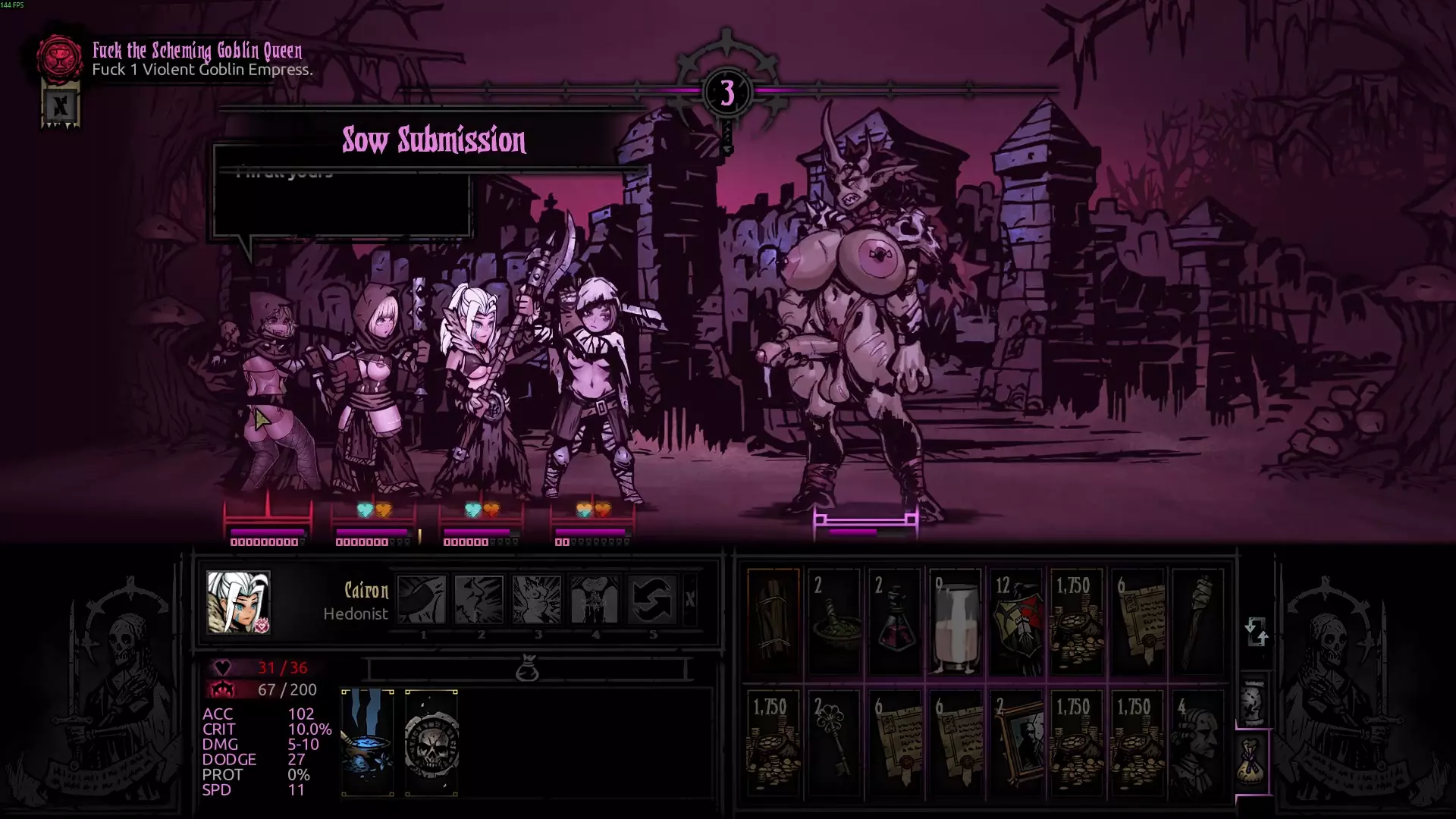Collapse the quest tracker with the X banner
The image size is (1456, 819).
(60, 106)
